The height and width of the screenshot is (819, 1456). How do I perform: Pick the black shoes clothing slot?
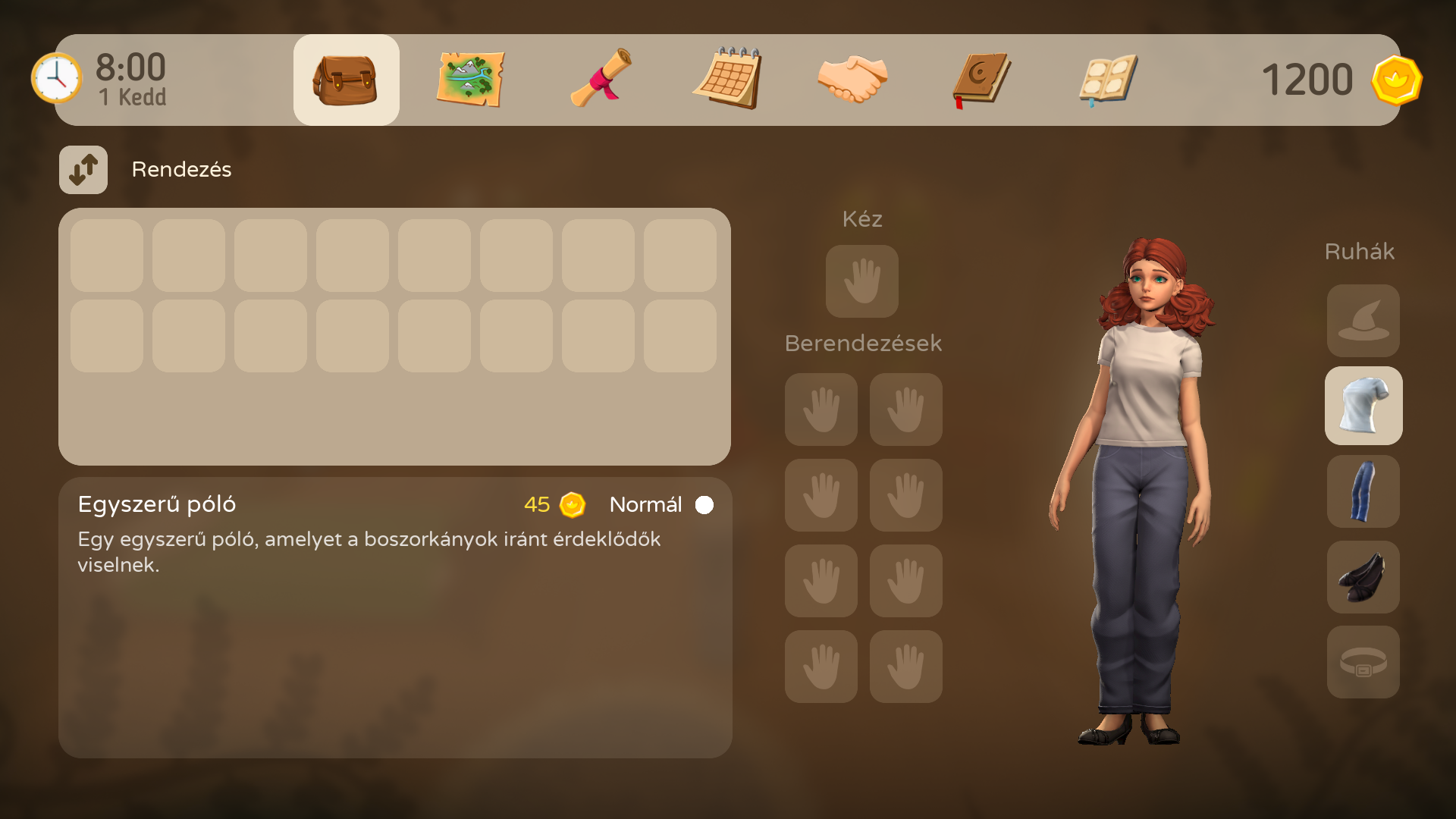pyautogui.click(x=1363, y=577)
